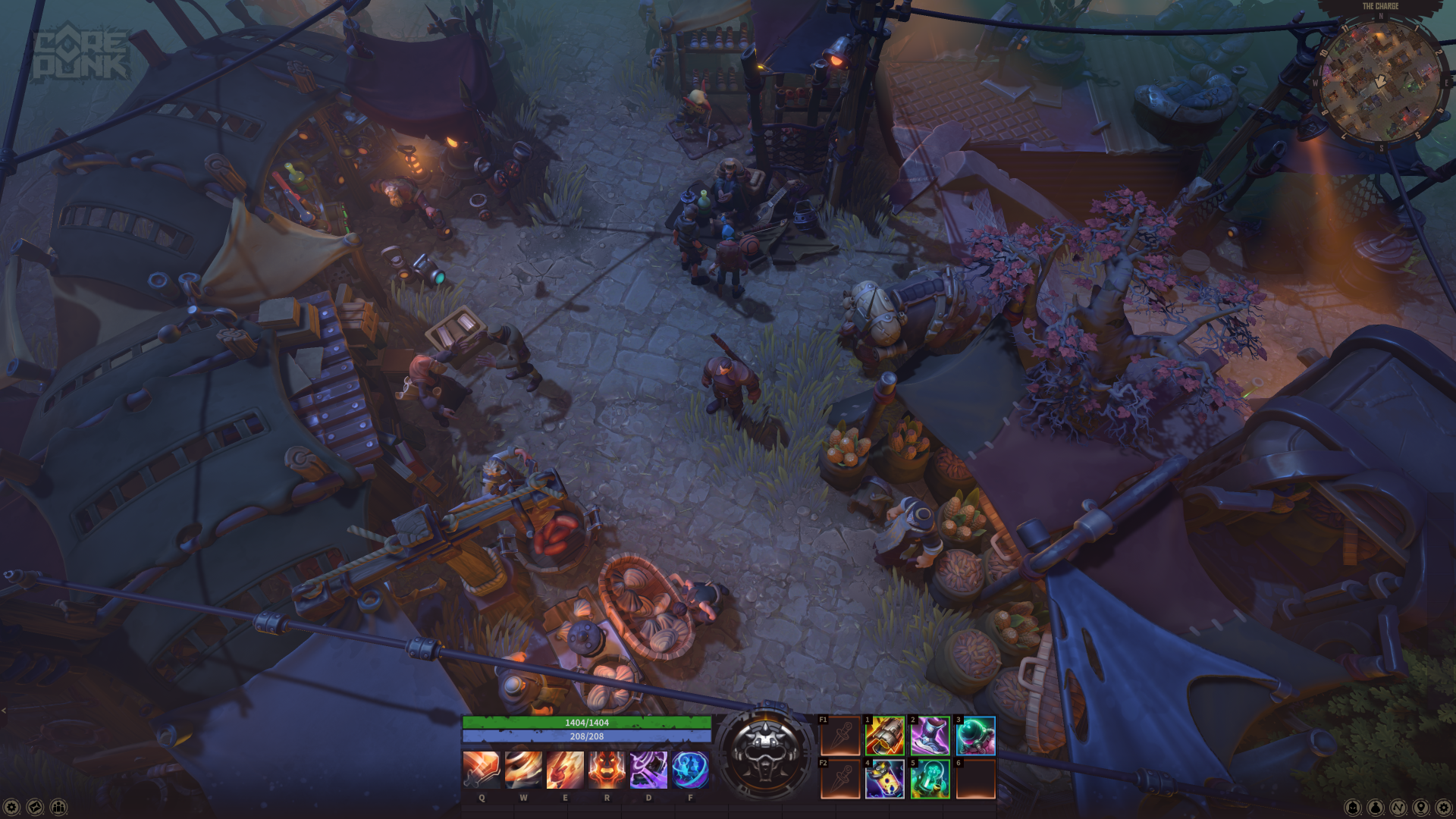Activate the raging fire face ultimate
1456x819 pixels.
click(607, 770)
